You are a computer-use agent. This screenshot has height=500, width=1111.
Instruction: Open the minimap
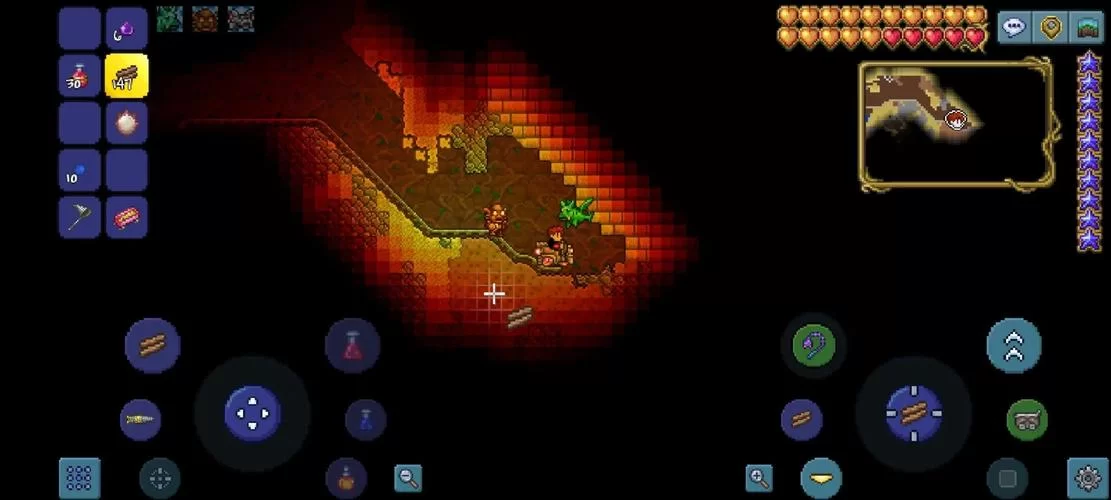coord(955,123)
